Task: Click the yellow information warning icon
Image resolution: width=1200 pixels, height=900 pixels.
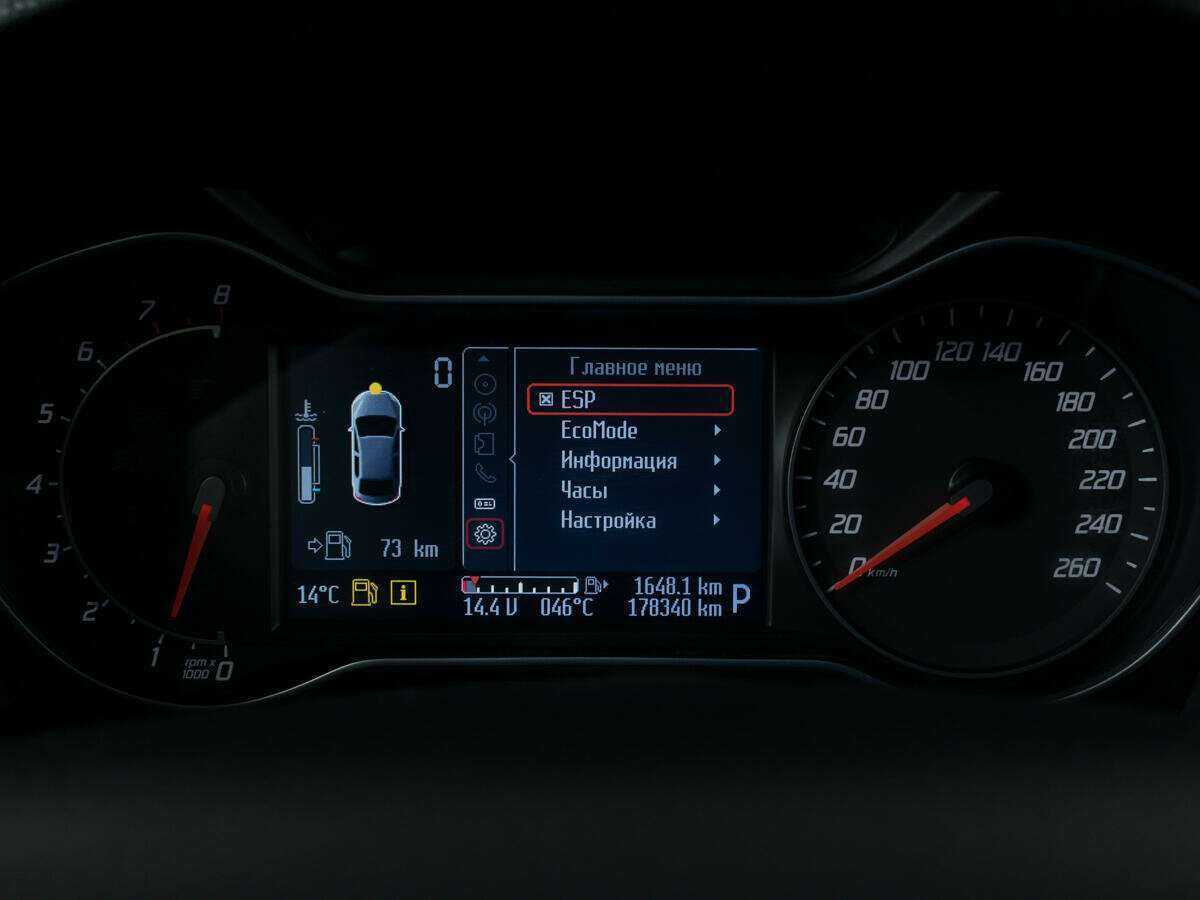Action: click(x=403, y=593)
